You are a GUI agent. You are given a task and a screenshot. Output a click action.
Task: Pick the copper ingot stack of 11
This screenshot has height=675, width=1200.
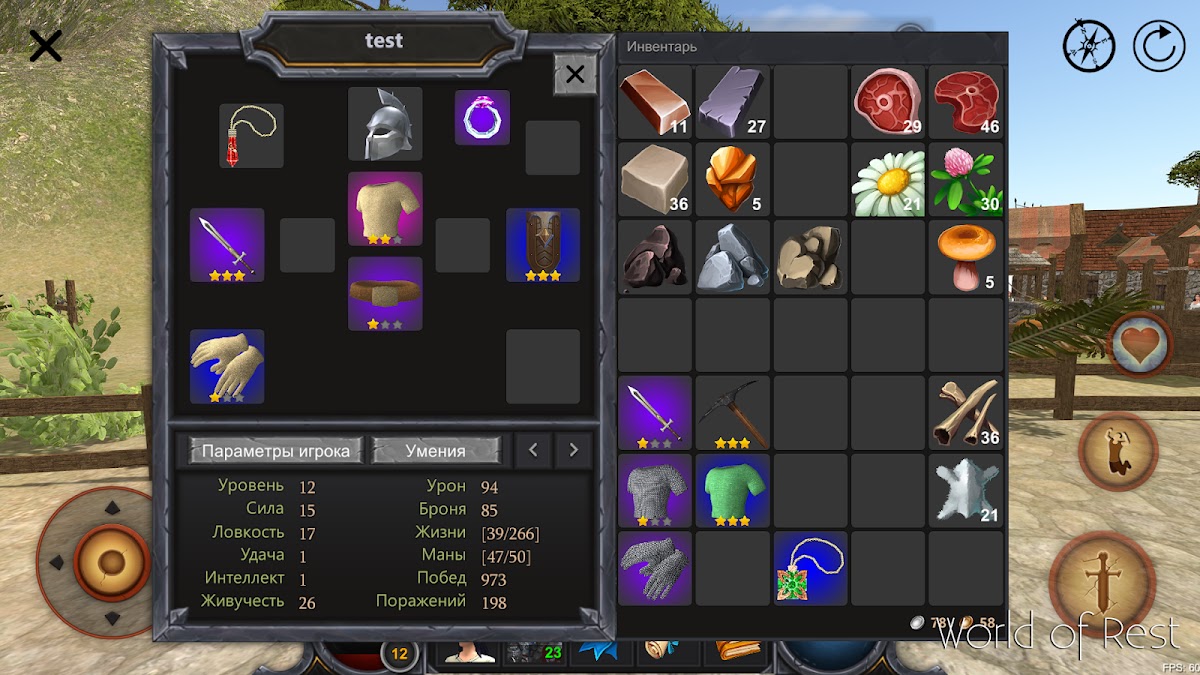655,102
